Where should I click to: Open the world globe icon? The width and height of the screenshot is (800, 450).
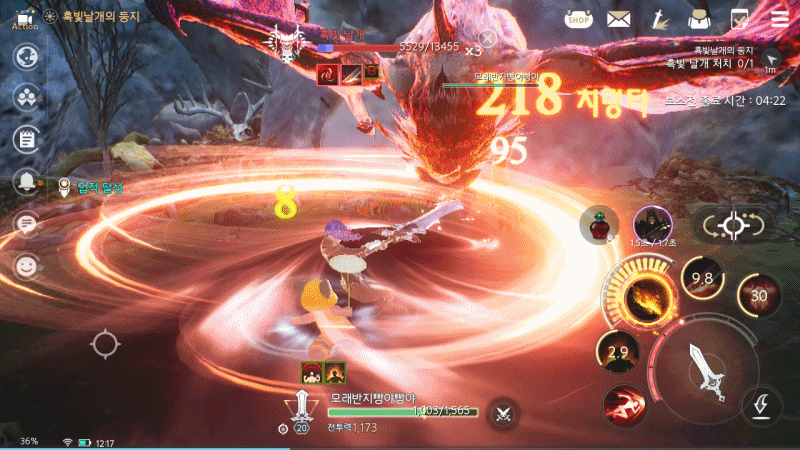tap(26, 57)
